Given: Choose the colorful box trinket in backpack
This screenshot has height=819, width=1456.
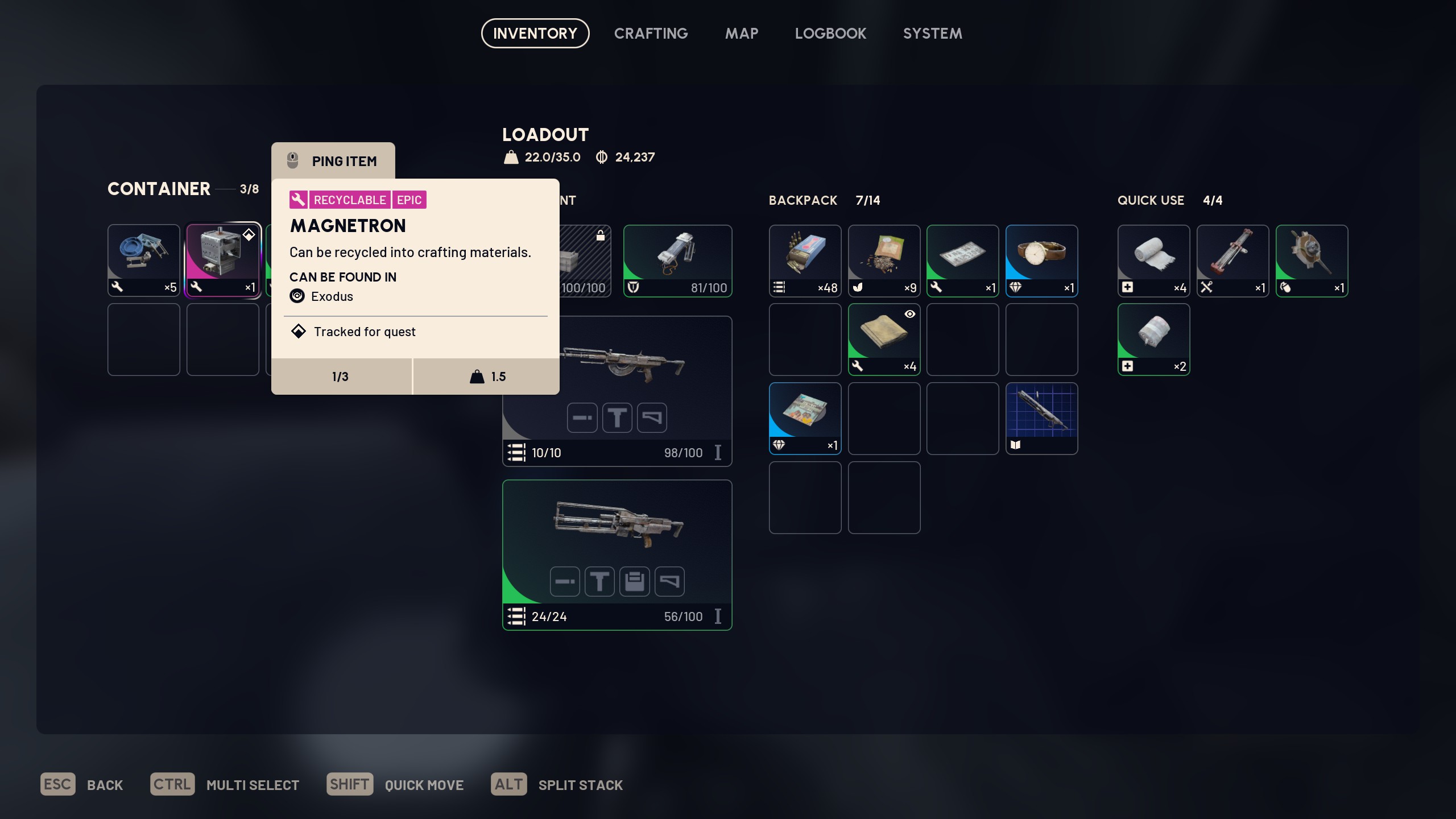Looking at the screenshot, I should [805, 418].
